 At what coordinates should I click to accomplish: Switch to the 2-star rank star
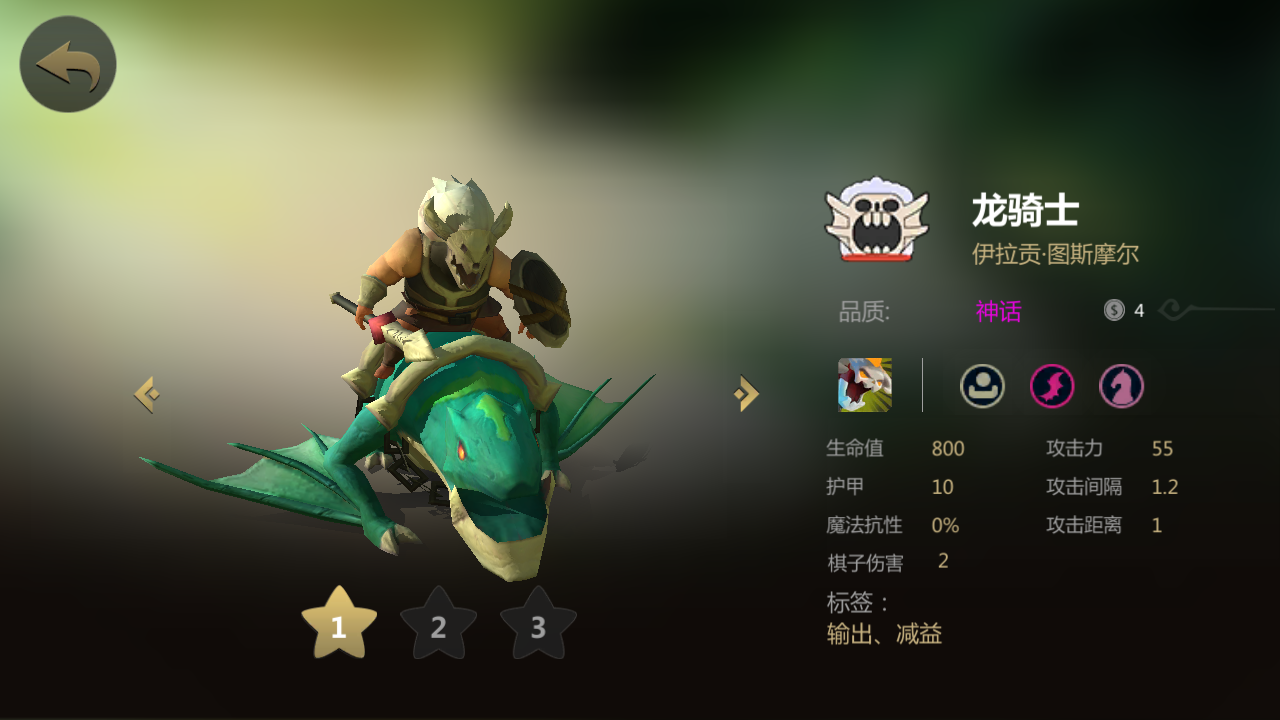438,628
